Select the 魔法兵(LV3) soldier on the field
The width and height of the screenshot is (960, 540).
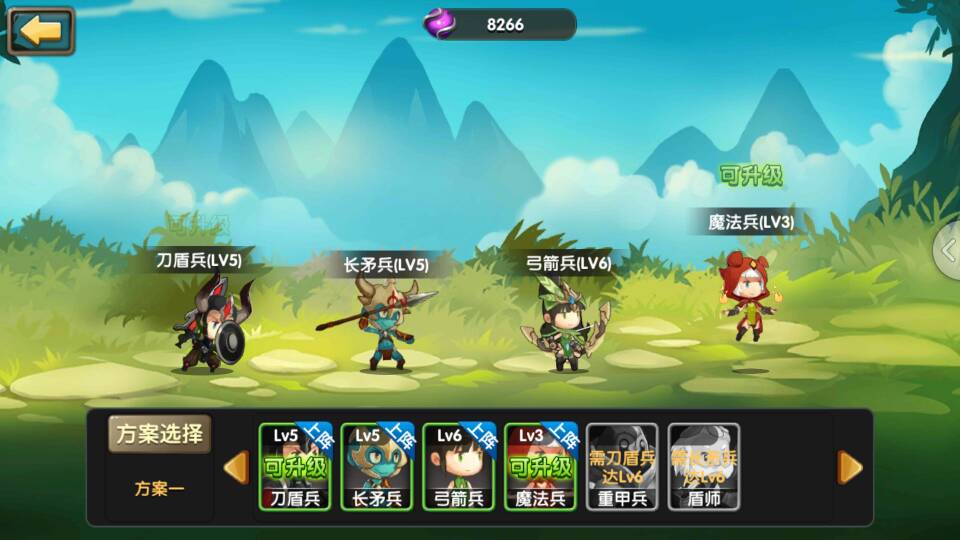(748, 295)
